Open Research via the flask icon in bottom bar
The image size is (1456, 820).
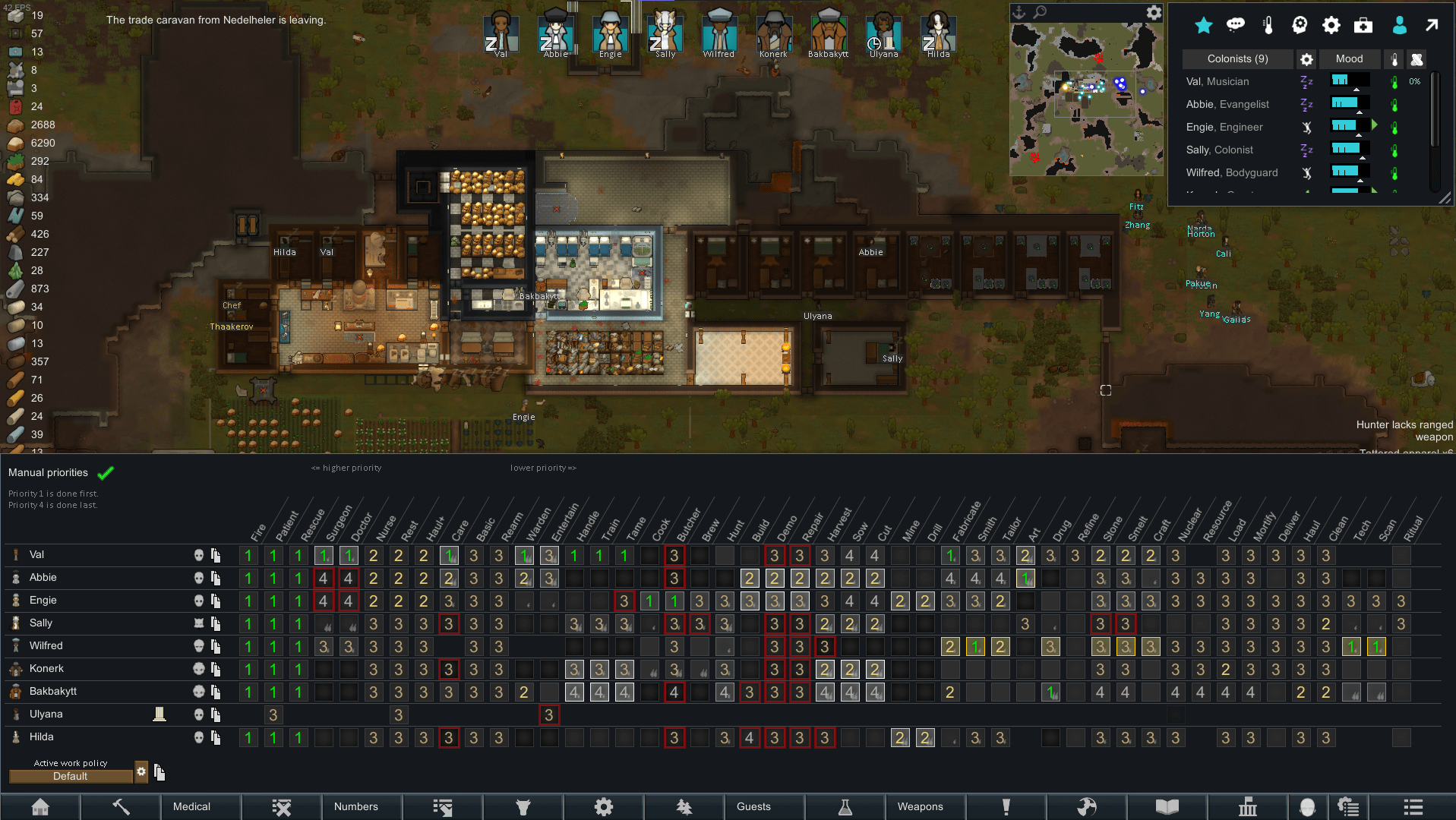coord(845,806)
